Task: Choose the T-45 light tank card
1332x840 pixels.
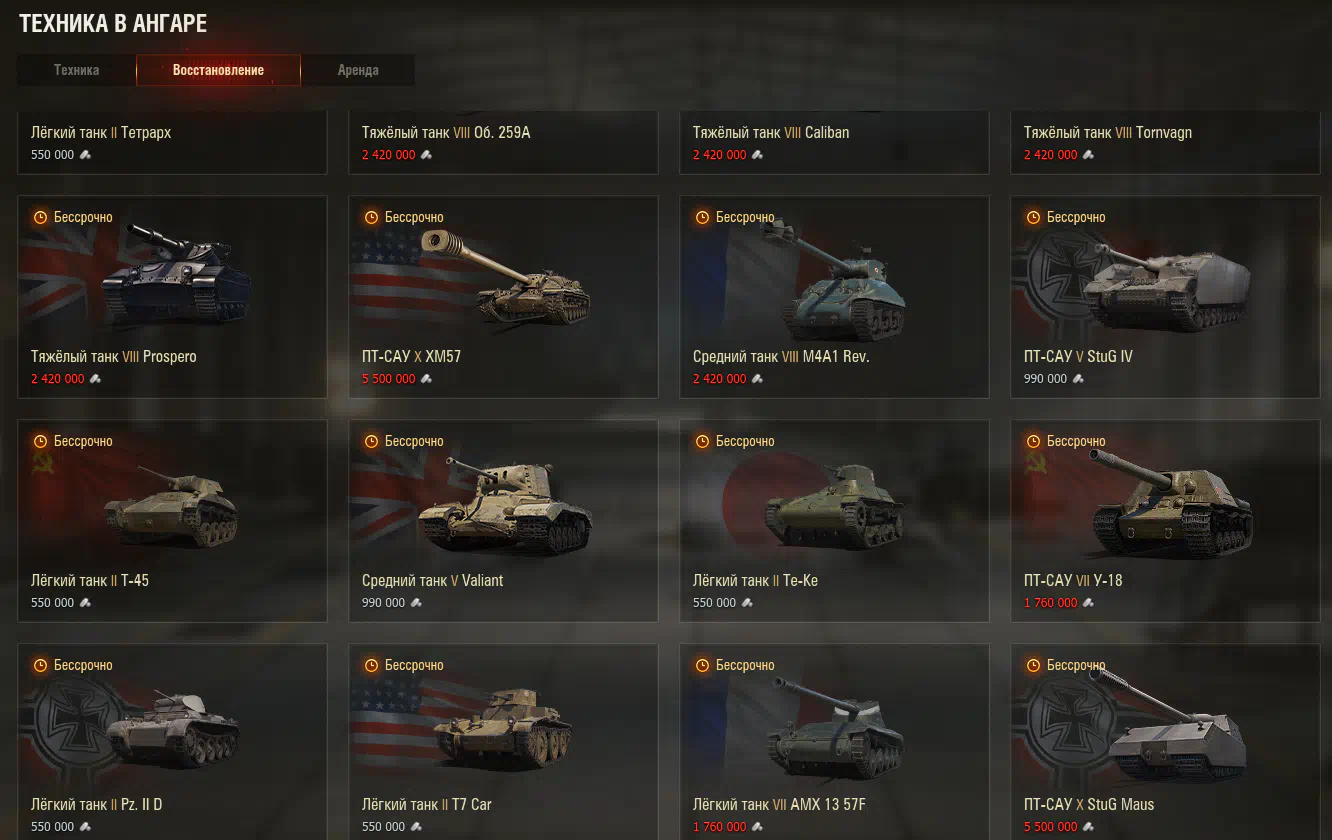Action: point(172,520)
